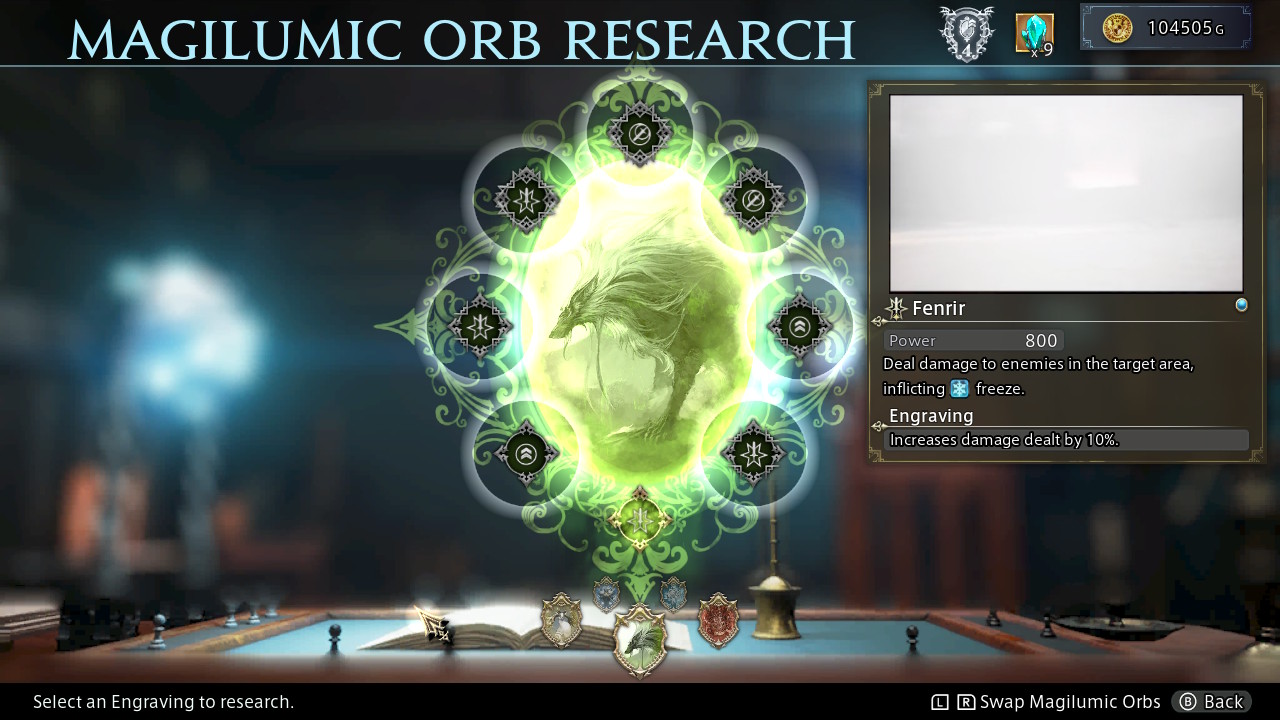Switch to the white lamb orb crest
The image size is (1280, 720).
560,621
